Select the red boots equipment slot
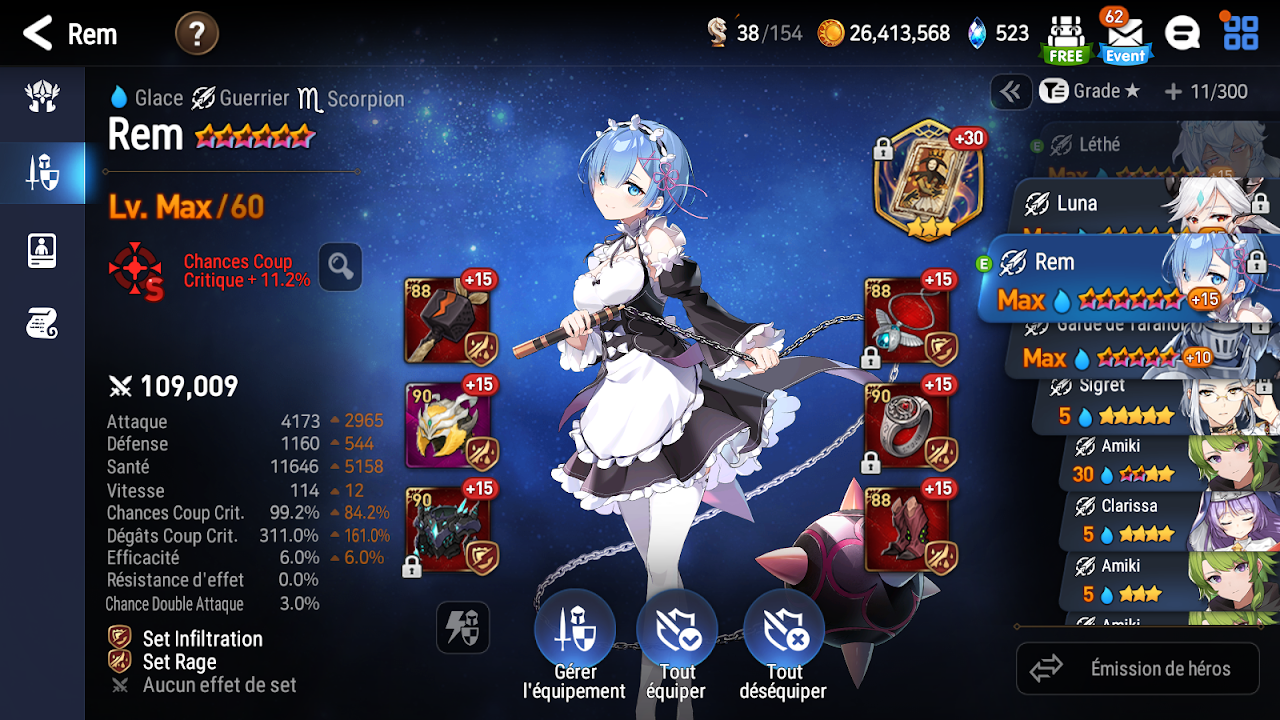This screenshot has height=720, width=1280. (907, 530)
